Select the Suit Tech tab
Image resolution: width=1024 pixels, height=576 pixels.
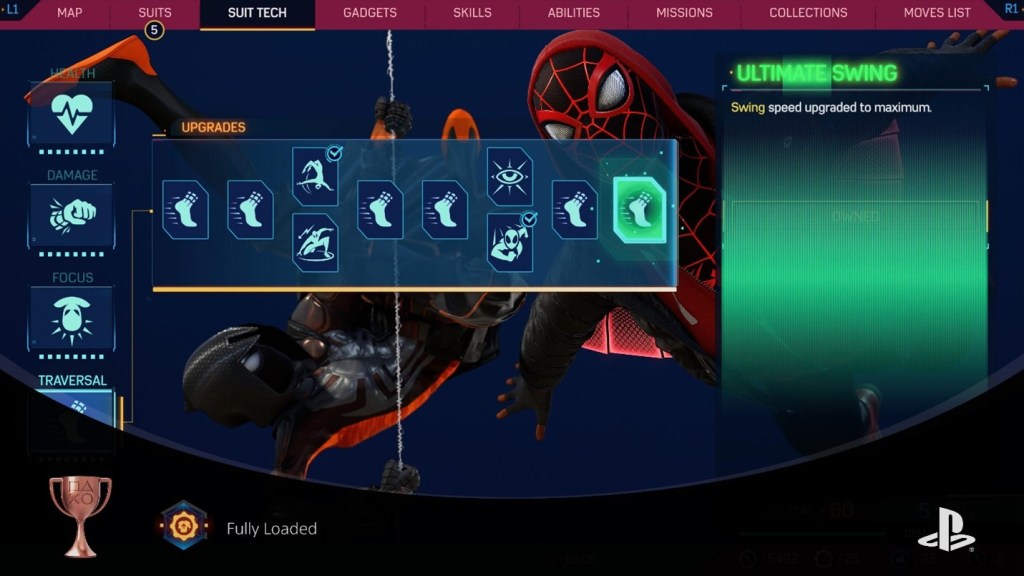(x=257, y=13)
